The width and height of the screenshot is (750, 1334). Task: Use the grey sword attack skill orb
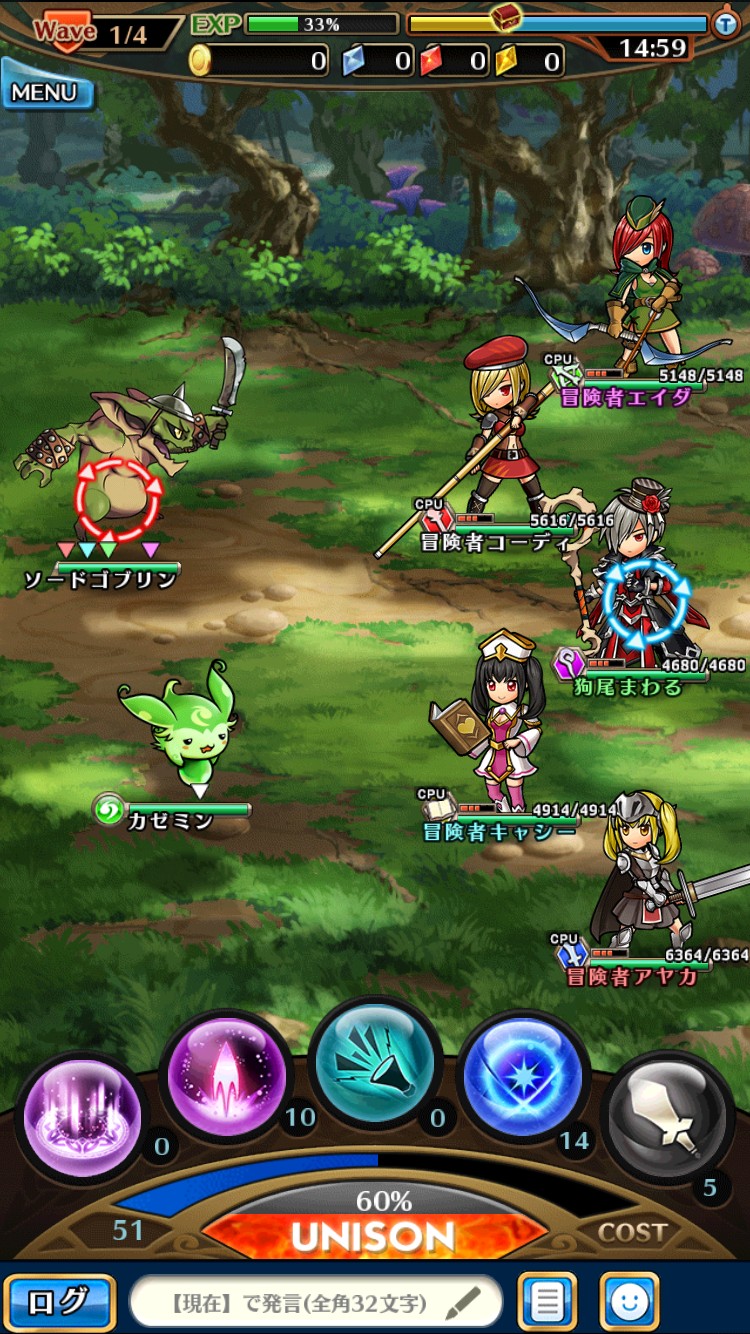667,1116
